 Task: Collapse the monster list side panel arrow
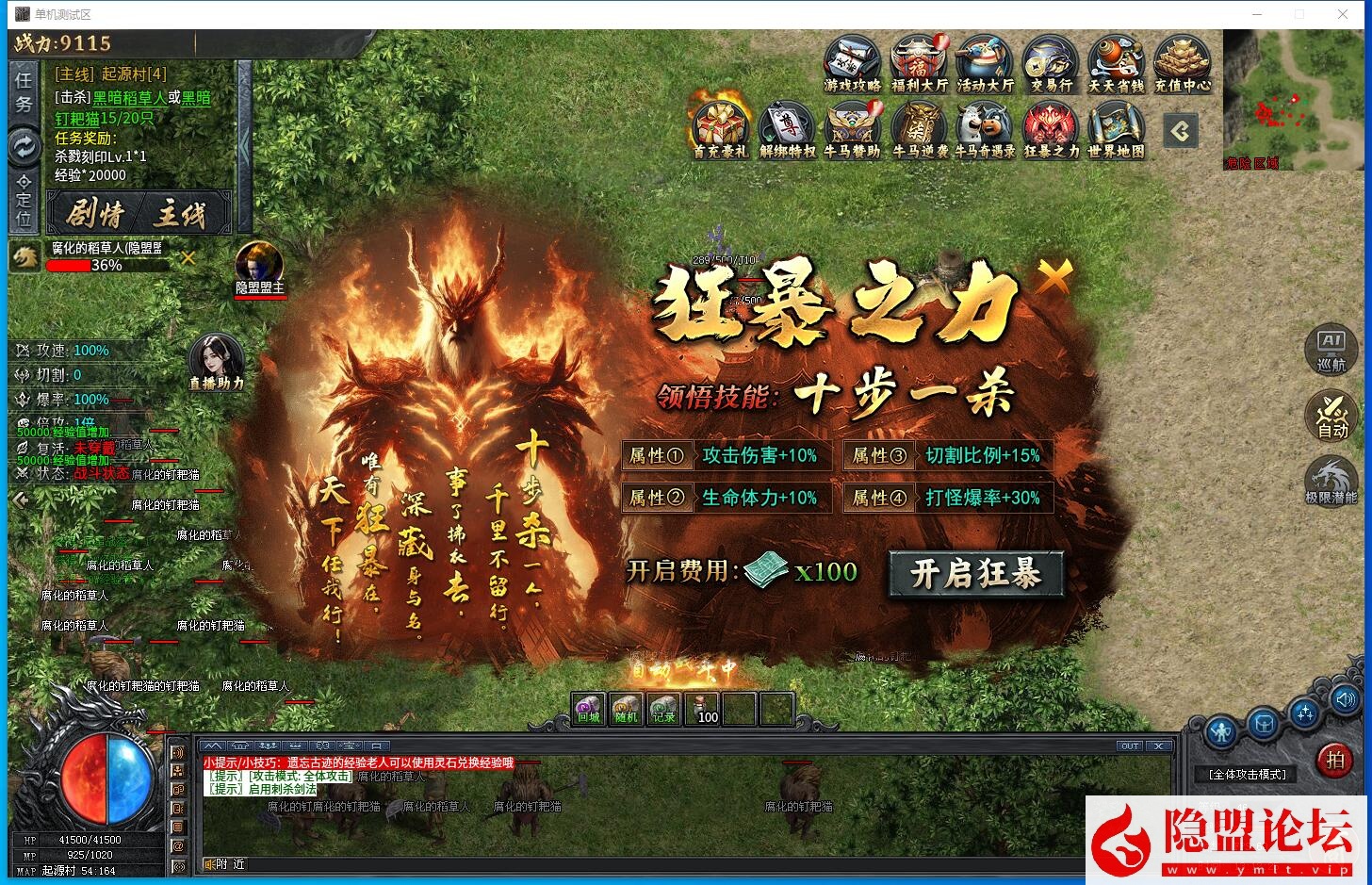coord(21,500)
